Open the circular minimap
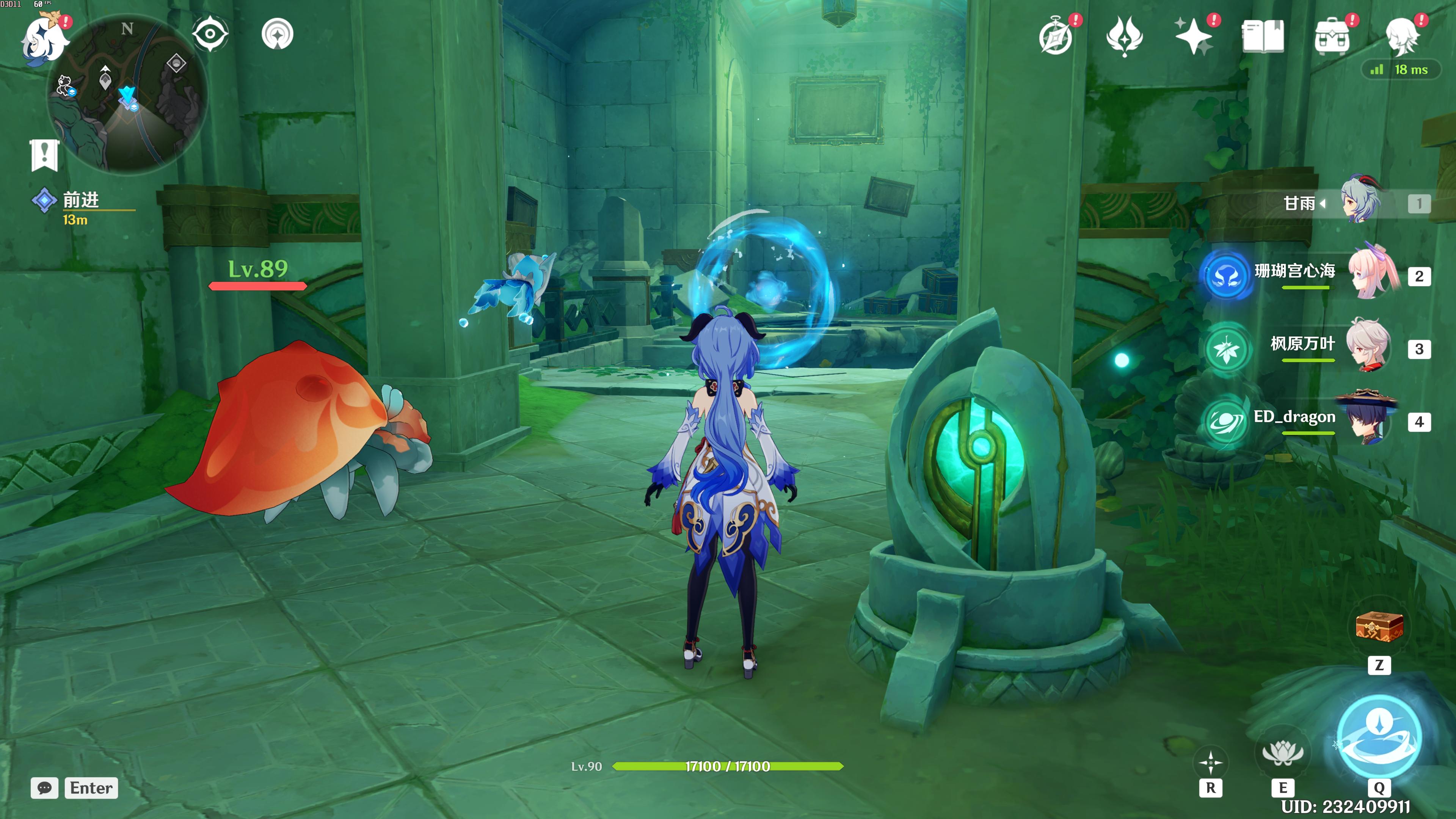This screenshot has width=1456, height=819. click(128, 93)
